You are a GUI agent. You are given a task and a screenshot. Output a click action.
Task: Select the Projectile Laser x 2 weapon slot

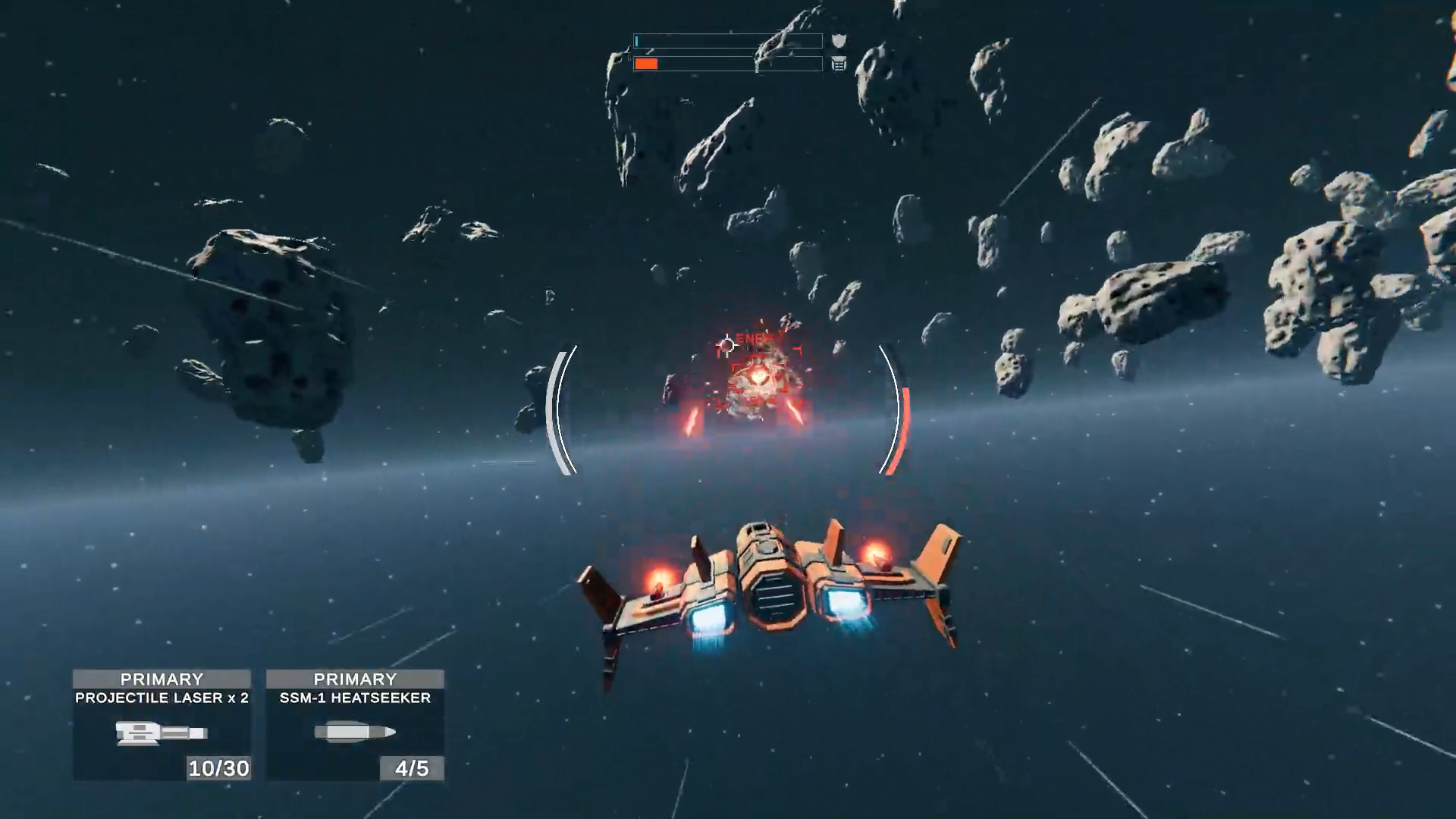[162, 725]
